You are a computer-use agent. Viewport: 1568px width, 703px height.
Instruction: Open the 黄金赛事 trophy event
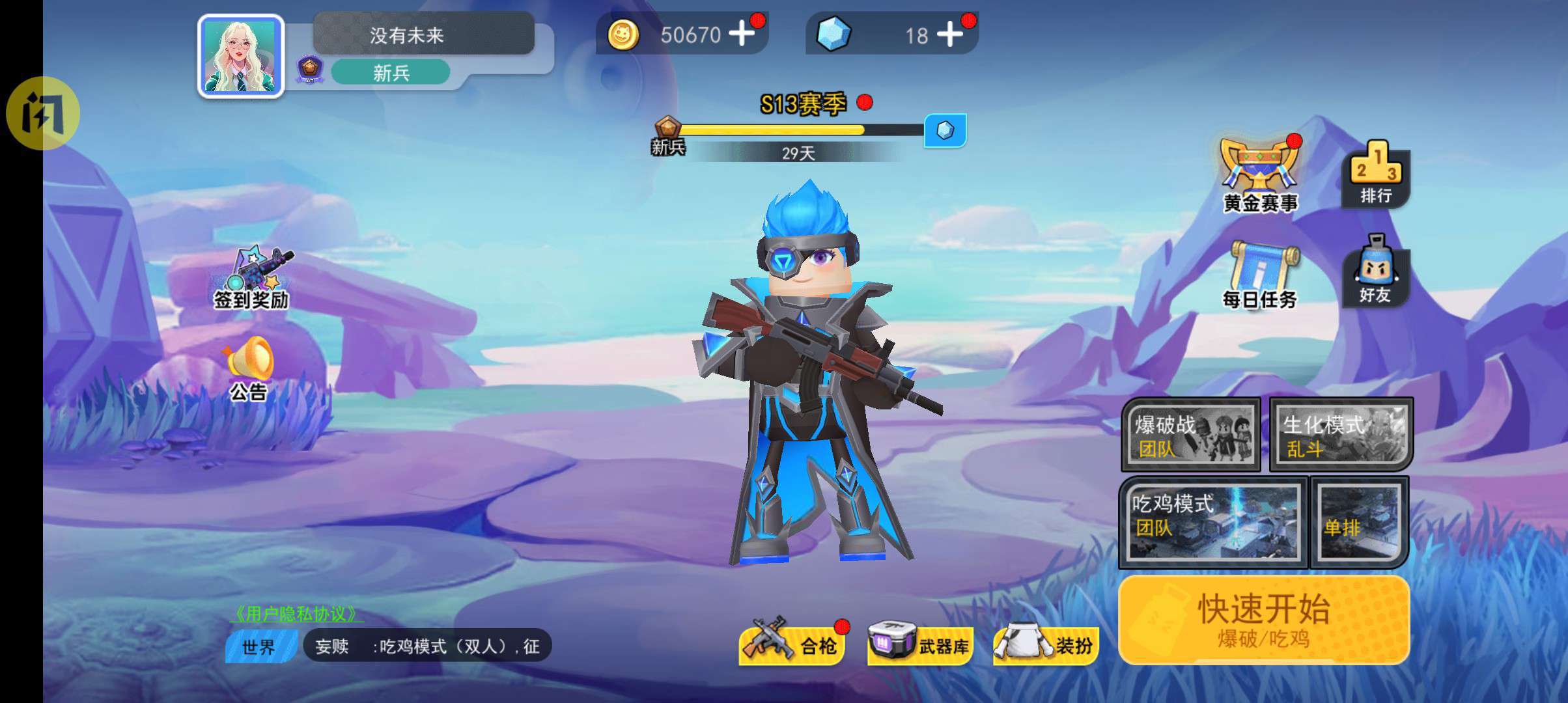pos(1260,176)
